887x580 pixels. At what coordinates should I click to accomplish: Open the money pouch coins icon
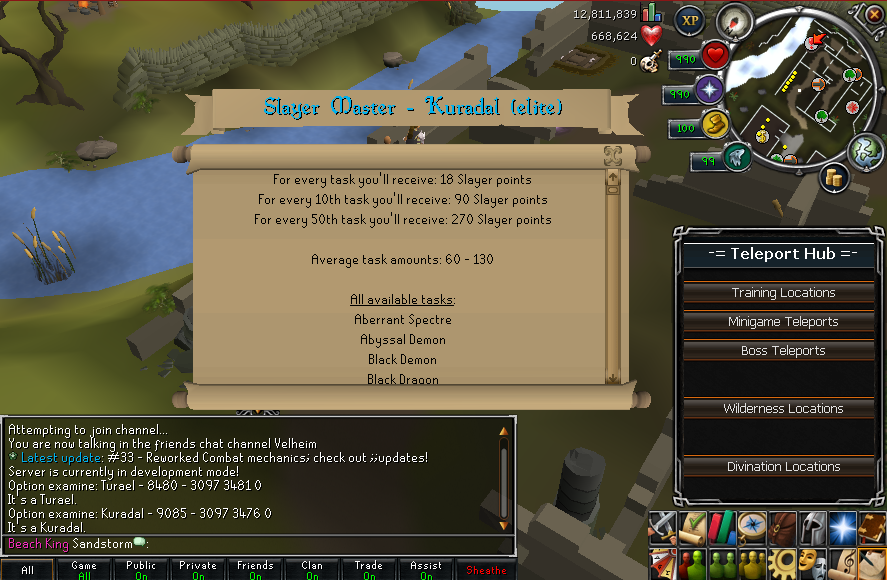tap(834, 178)
